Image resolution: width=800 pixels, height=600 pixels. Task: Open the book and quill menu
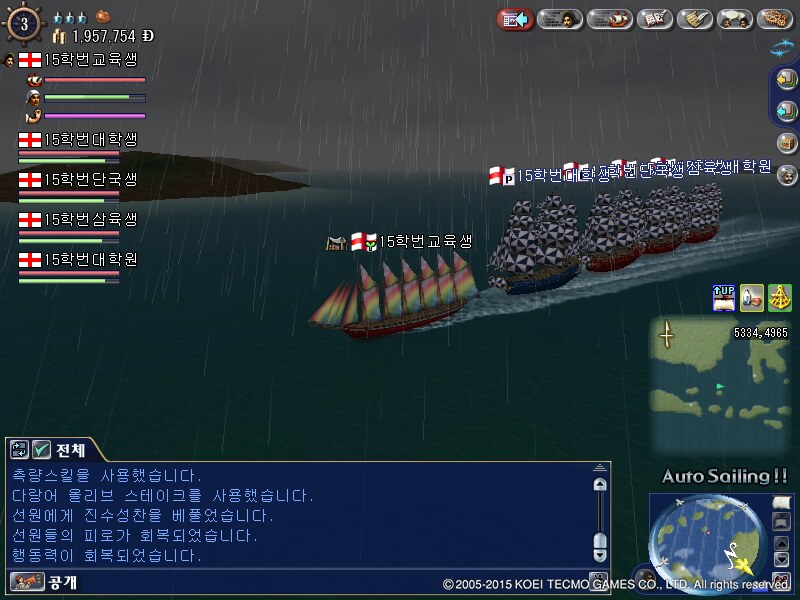click(x=654, y=19)
